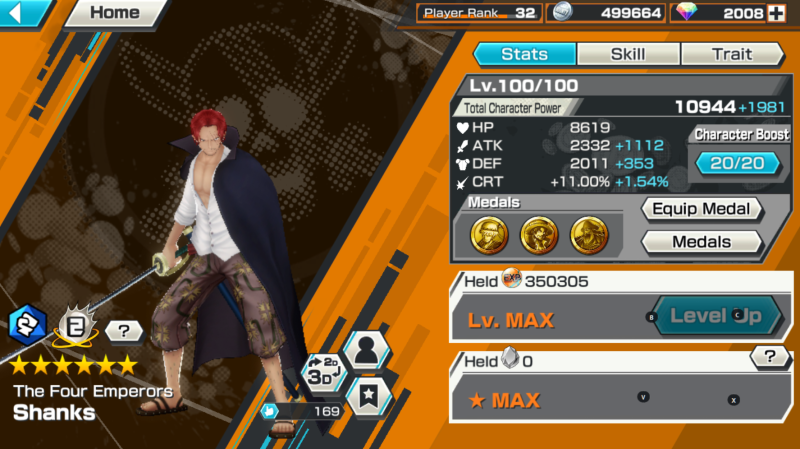
Task: Show the Trait tab
Action: coord(731,54)
